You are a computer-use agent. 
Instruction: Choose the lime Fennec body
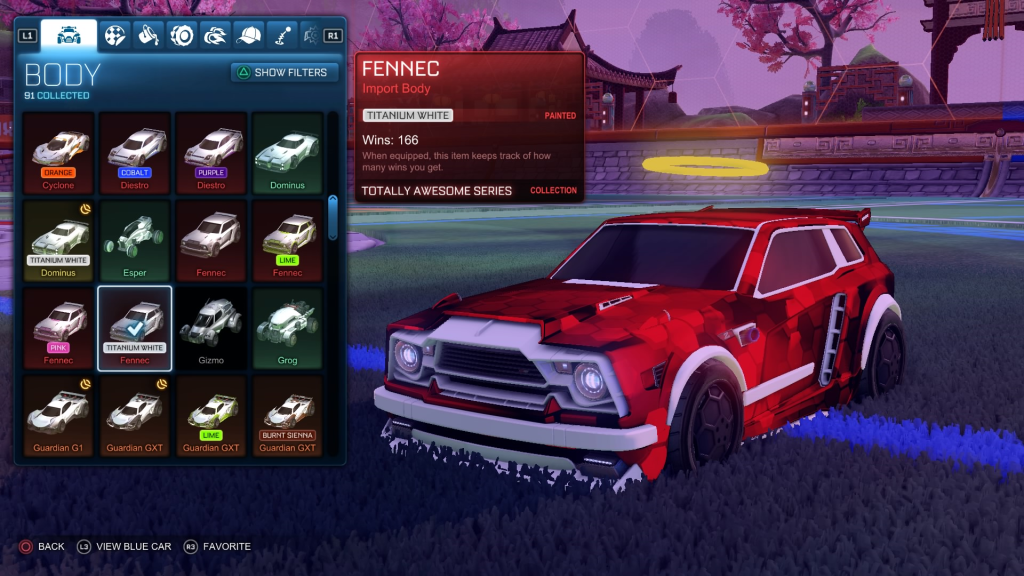coord(287,240)
